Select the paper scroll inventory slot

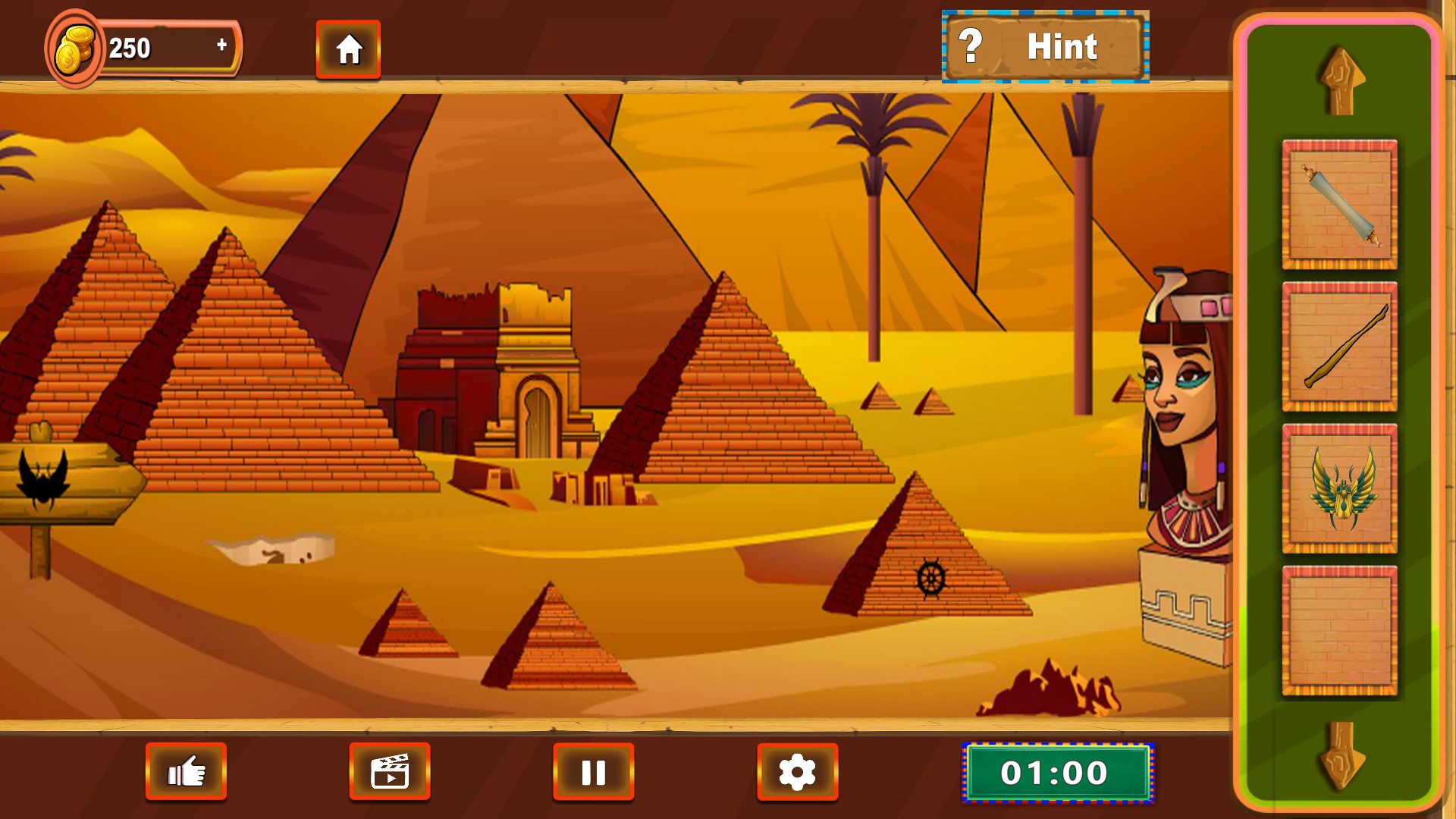coord(1339,205)
